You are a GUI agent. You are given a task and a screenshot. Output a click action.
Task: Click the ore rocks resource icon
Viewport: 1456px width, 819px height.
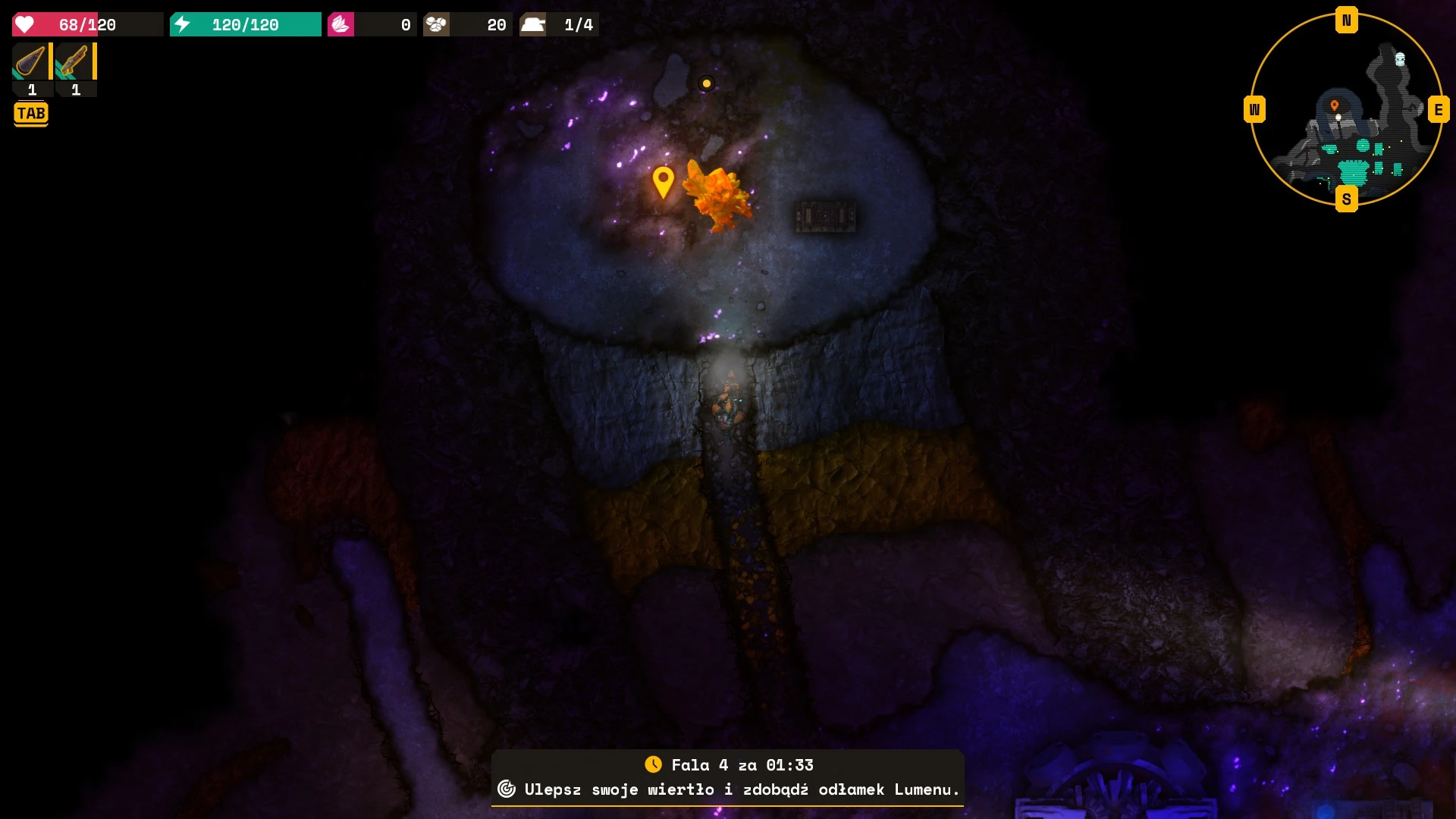[436, 24]
